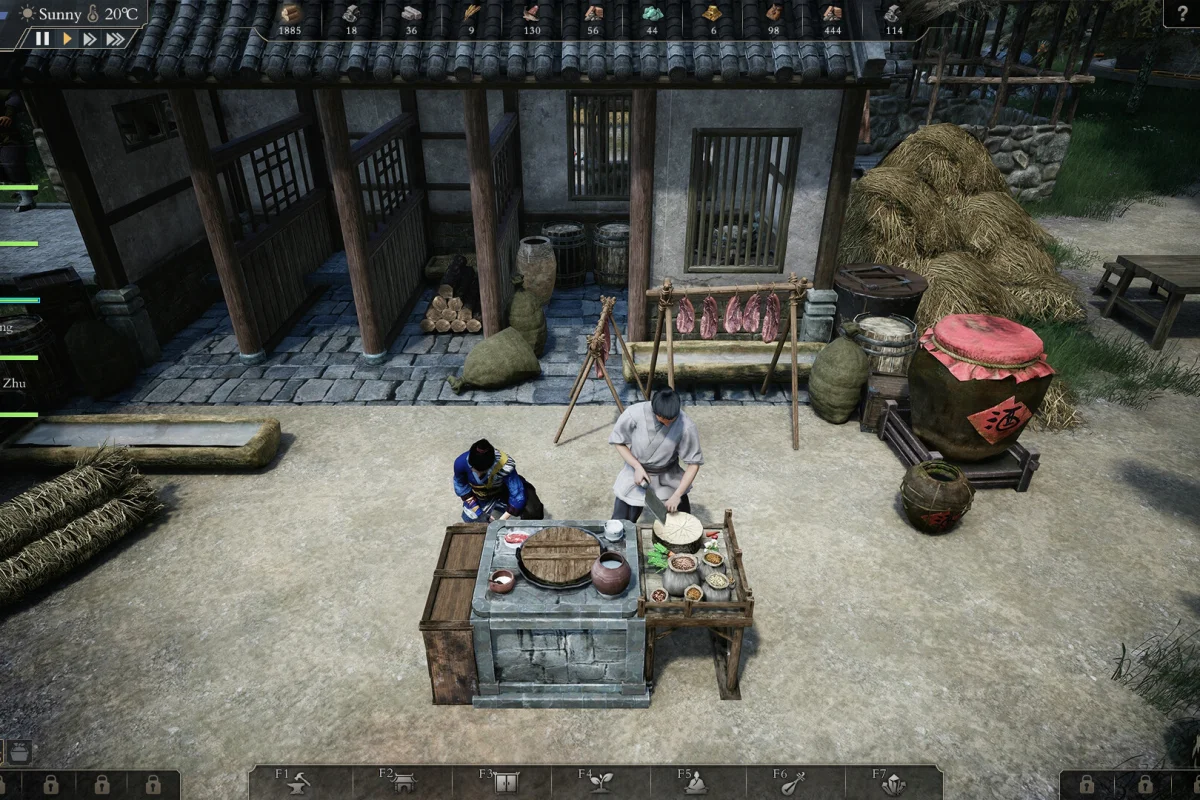Choose the F5 seated figure menu
The image size is (1200, 800).
(696, 783)
